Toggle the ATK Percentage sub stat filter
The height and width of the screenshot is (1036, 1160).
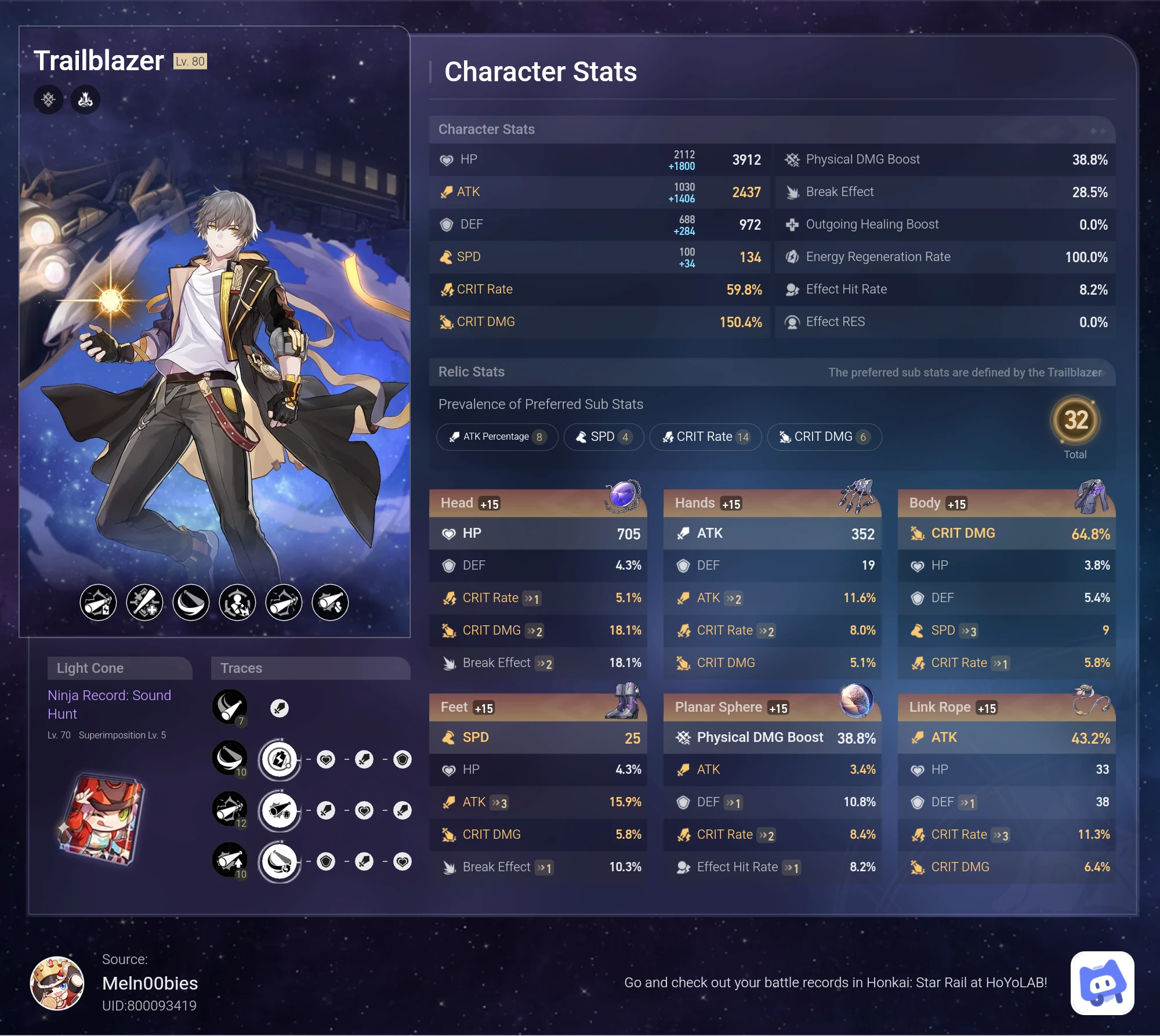(497, 437)
